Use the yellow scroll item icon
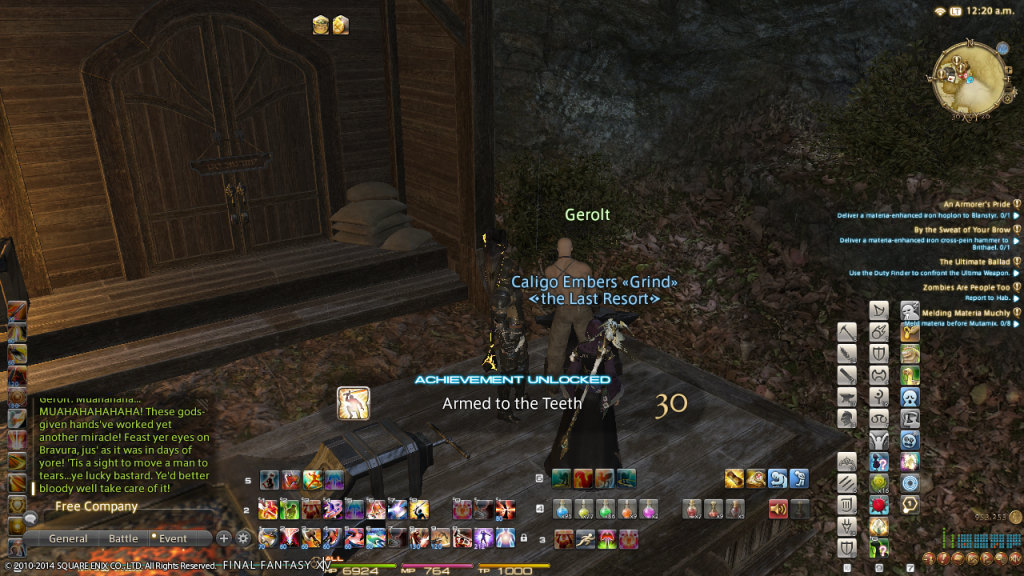Screen dimensions: 1024x576 click(x=733, y=479)
